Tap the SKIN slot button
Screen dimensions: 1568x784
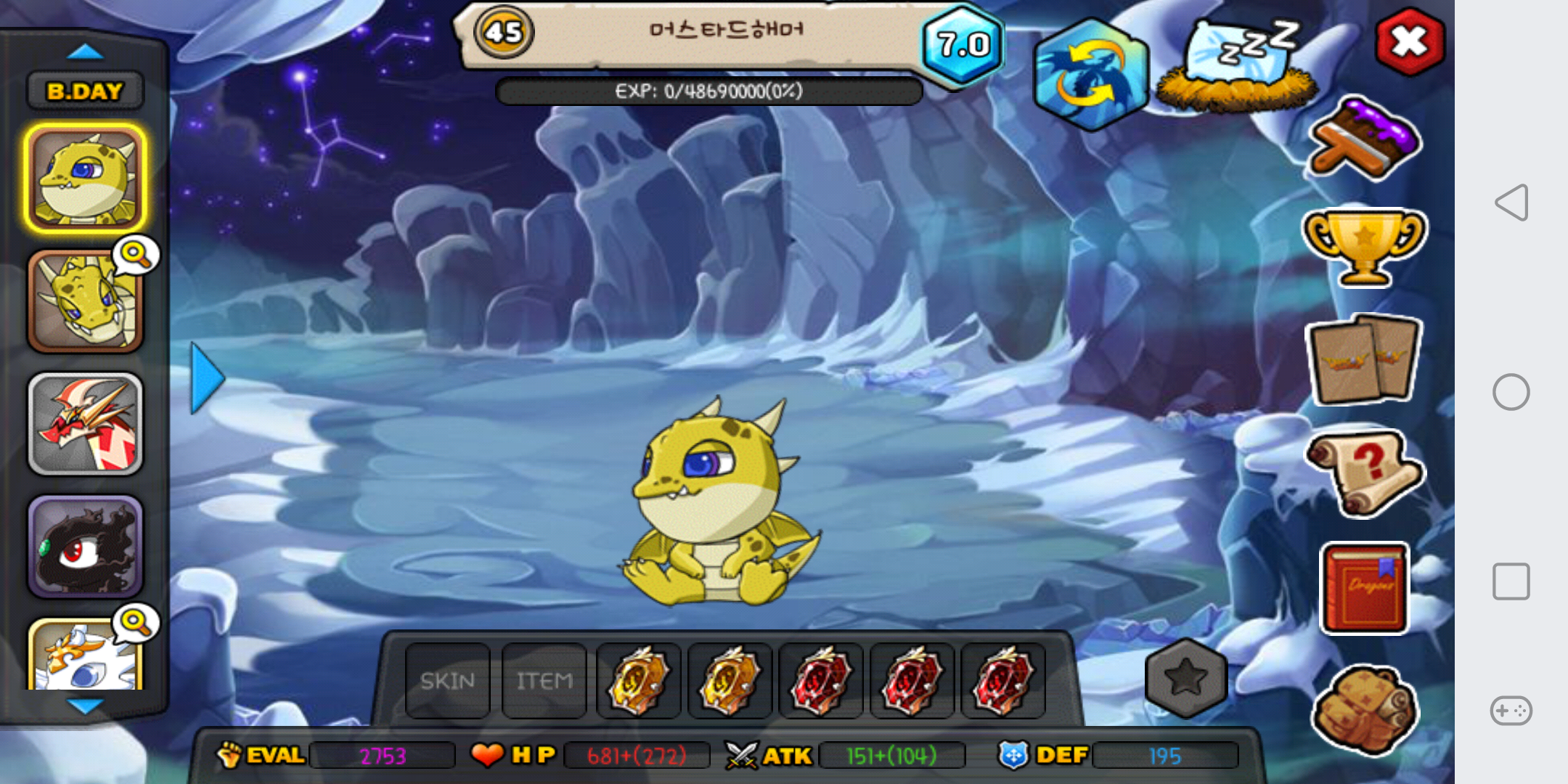pos(447,680)
